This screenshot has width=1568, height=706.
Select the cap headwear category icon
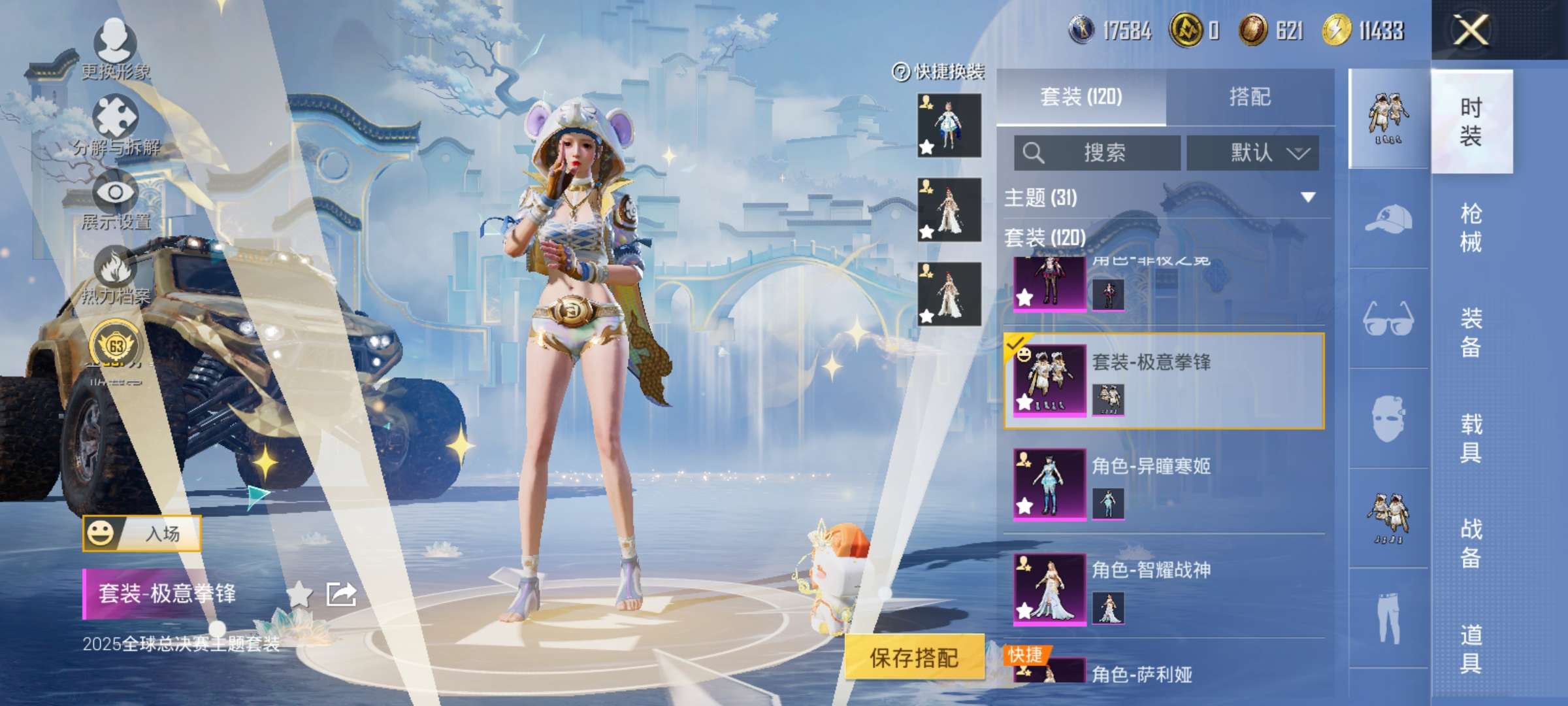[x=1388, y=219]
